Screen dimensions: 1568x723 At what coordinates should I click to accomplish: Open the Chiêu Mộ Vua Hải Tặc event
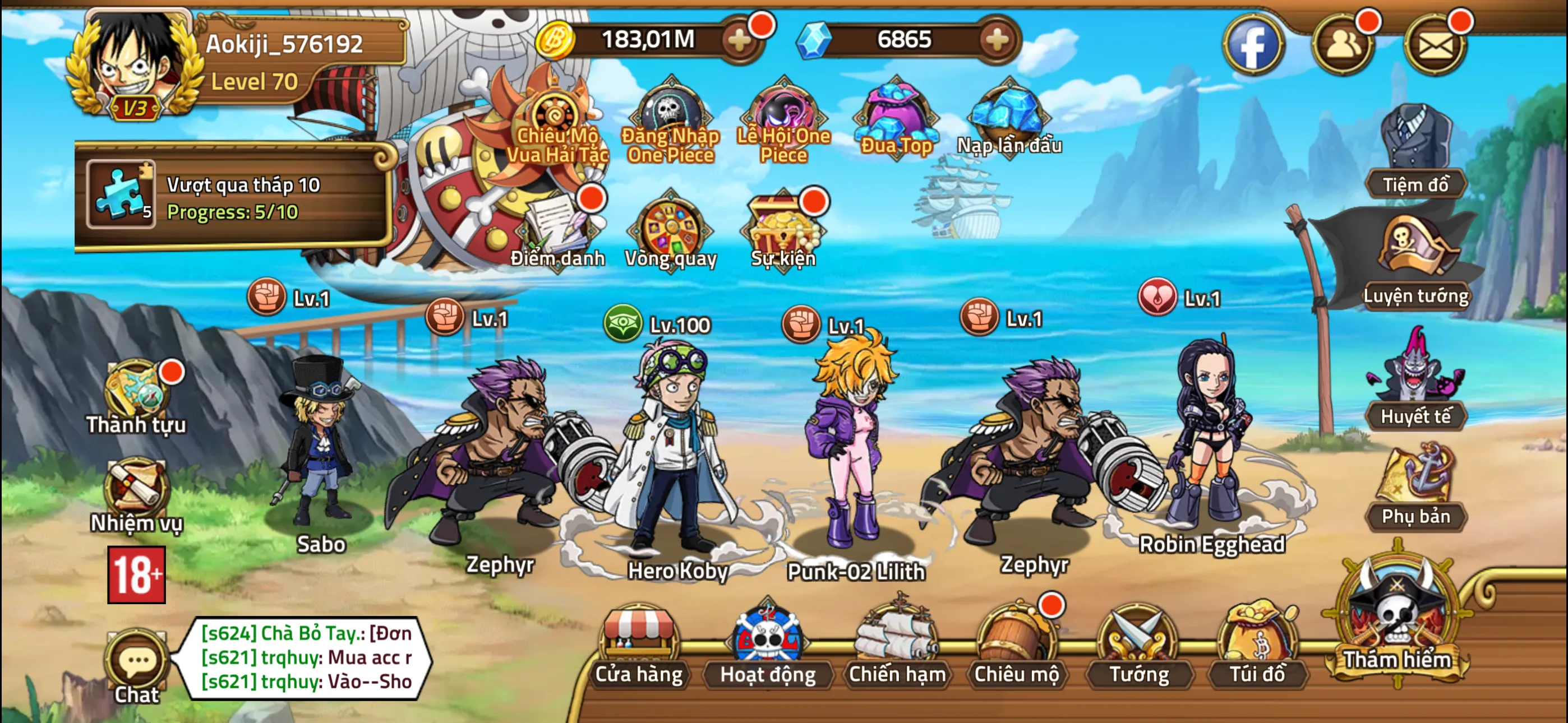coord(555,115)
